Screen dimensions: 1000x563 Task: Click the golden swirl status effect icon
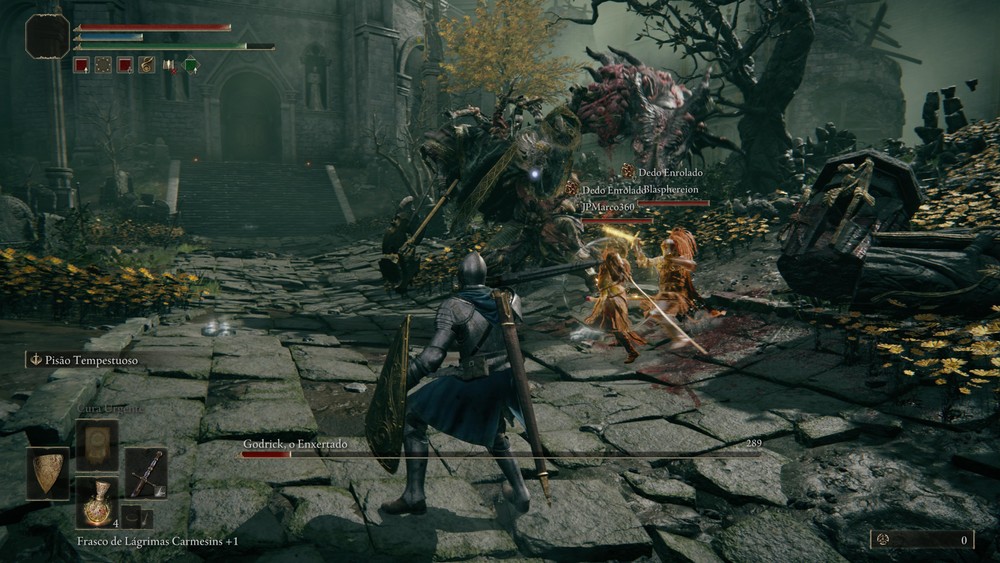(x=147, y=66)
